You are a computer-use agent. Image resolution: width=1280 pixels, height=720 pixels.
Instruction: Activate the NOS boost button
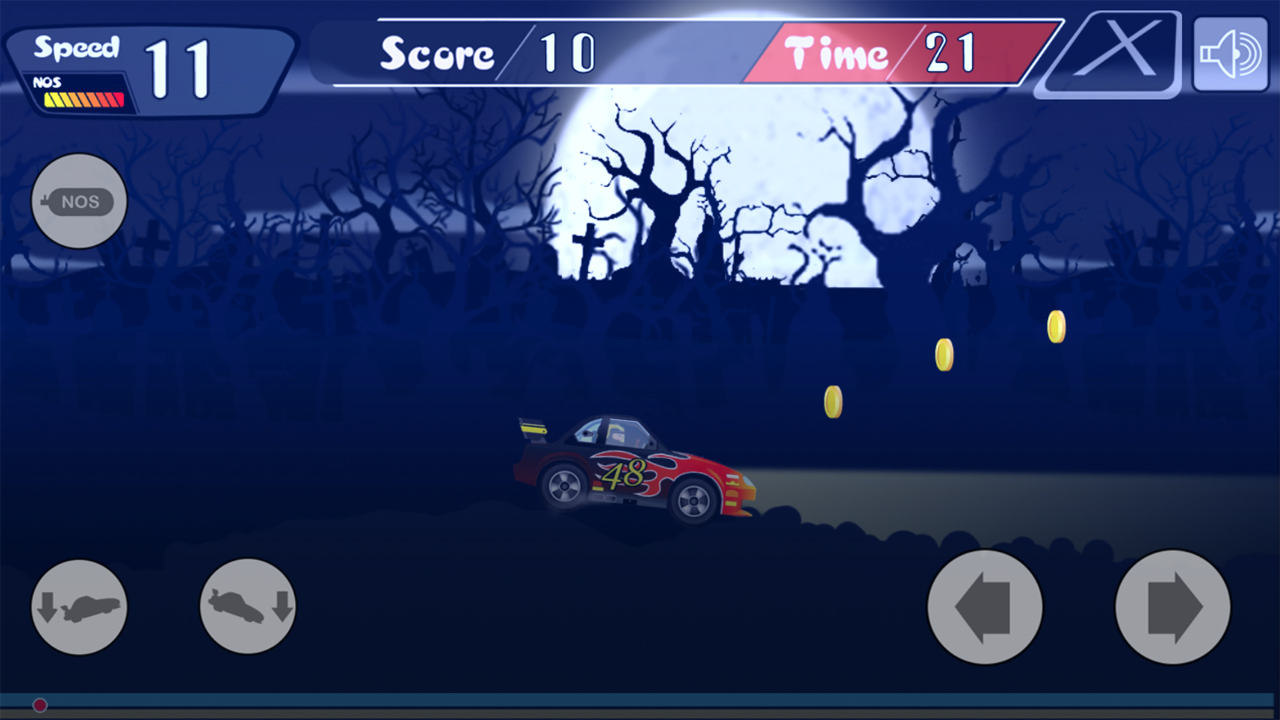click(78, 201)
